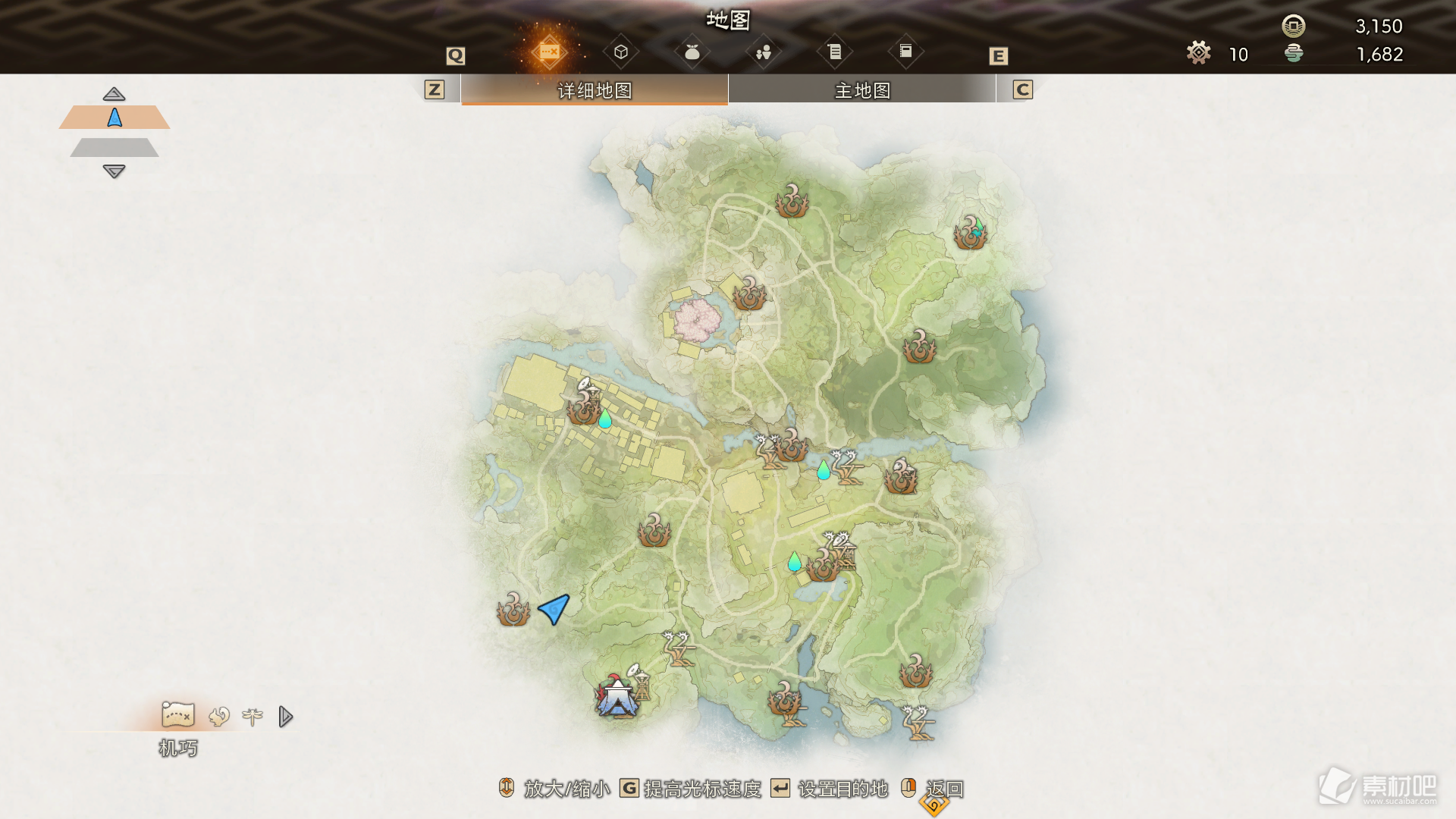This screenshot has width=1456, height=819.
Task: Select the 详细地图 tab
Action: pyautogui.click(x=595, y=90)
